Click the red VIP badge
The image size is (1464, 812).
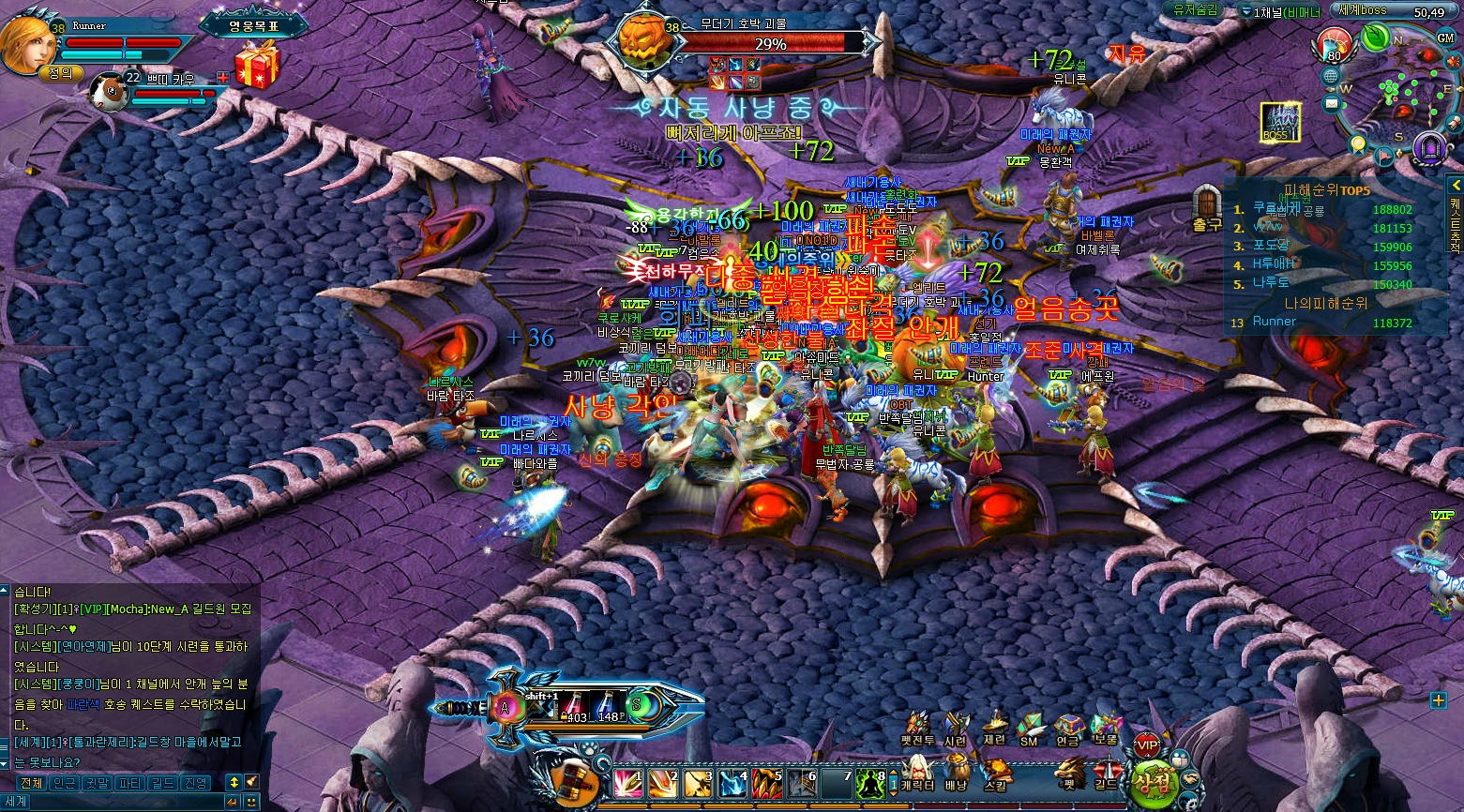(x=1147, y=745)
